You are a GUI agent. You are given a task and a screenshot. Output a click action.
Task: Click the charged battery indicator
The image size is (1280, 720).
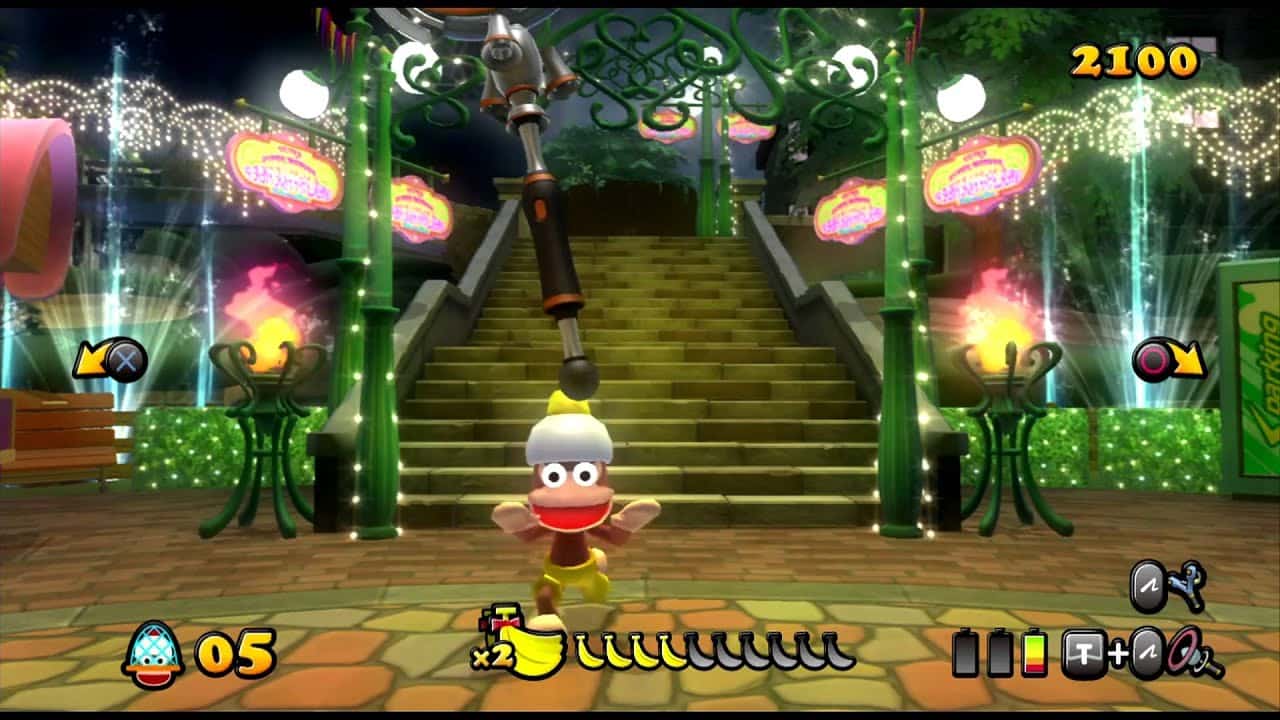pos(1034,654)
